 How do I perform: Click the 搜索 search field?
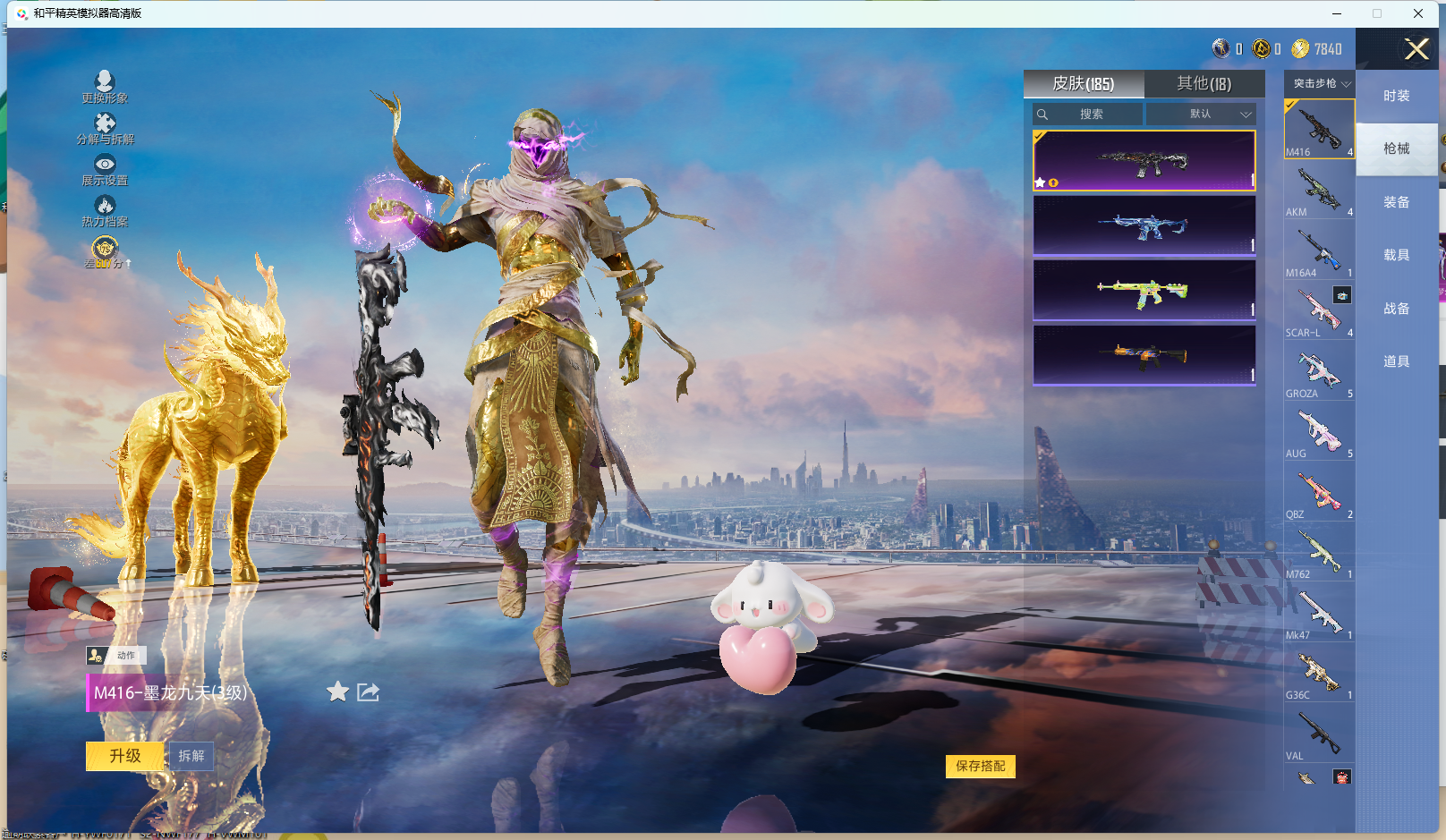[x=1089, y=115]
